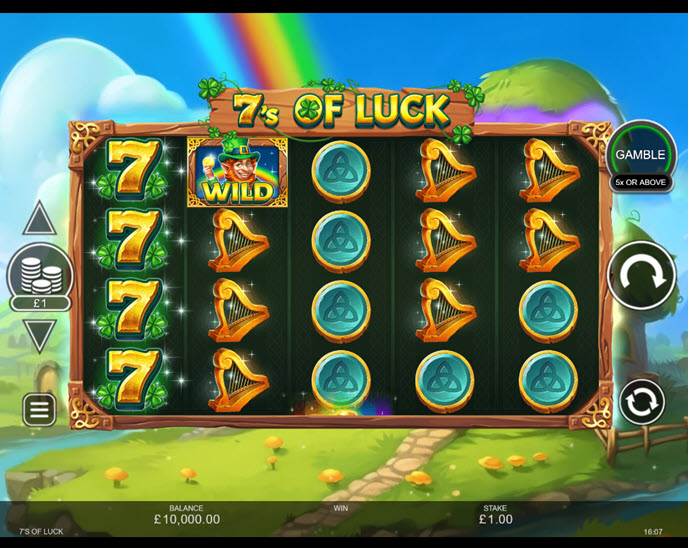Spin the reels with the arrow button
This screenshot has width=688, height=548.
click(641, 275)
